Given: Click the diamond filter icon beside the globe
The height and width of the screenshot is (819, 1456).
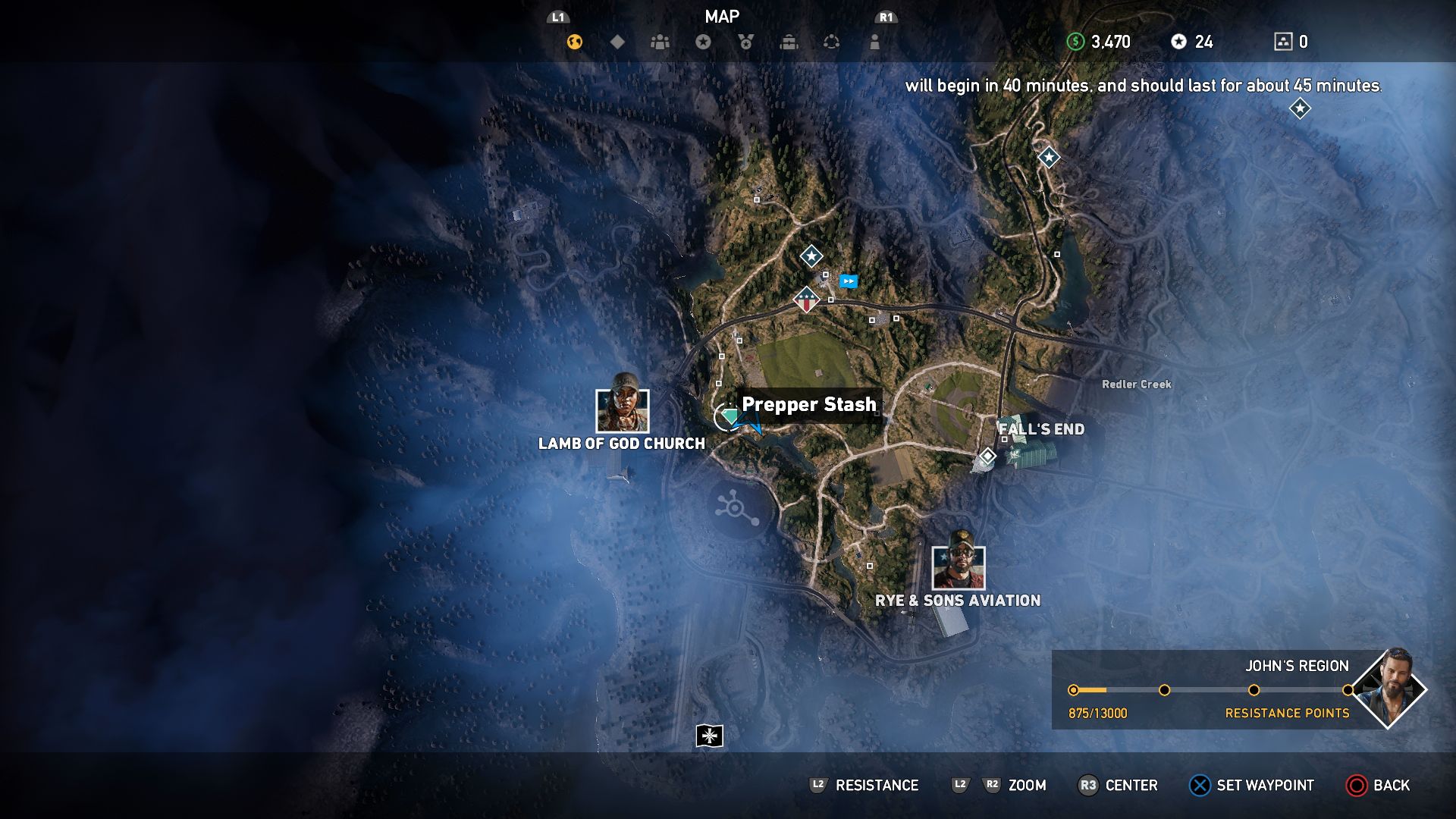Looking at the screenshot, I should click(x=617, y=42).
